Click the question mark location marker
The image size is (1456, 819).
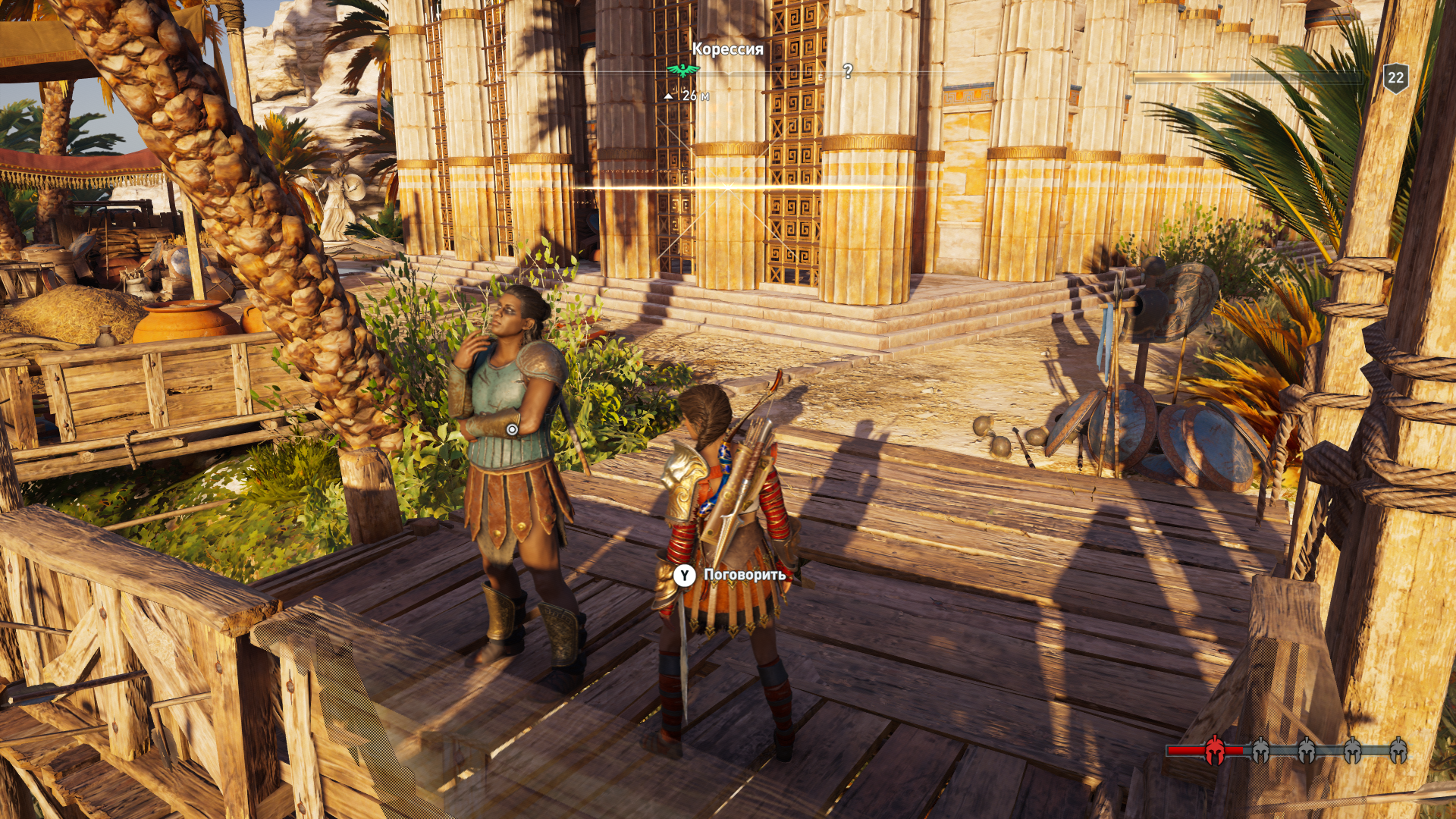848,71
